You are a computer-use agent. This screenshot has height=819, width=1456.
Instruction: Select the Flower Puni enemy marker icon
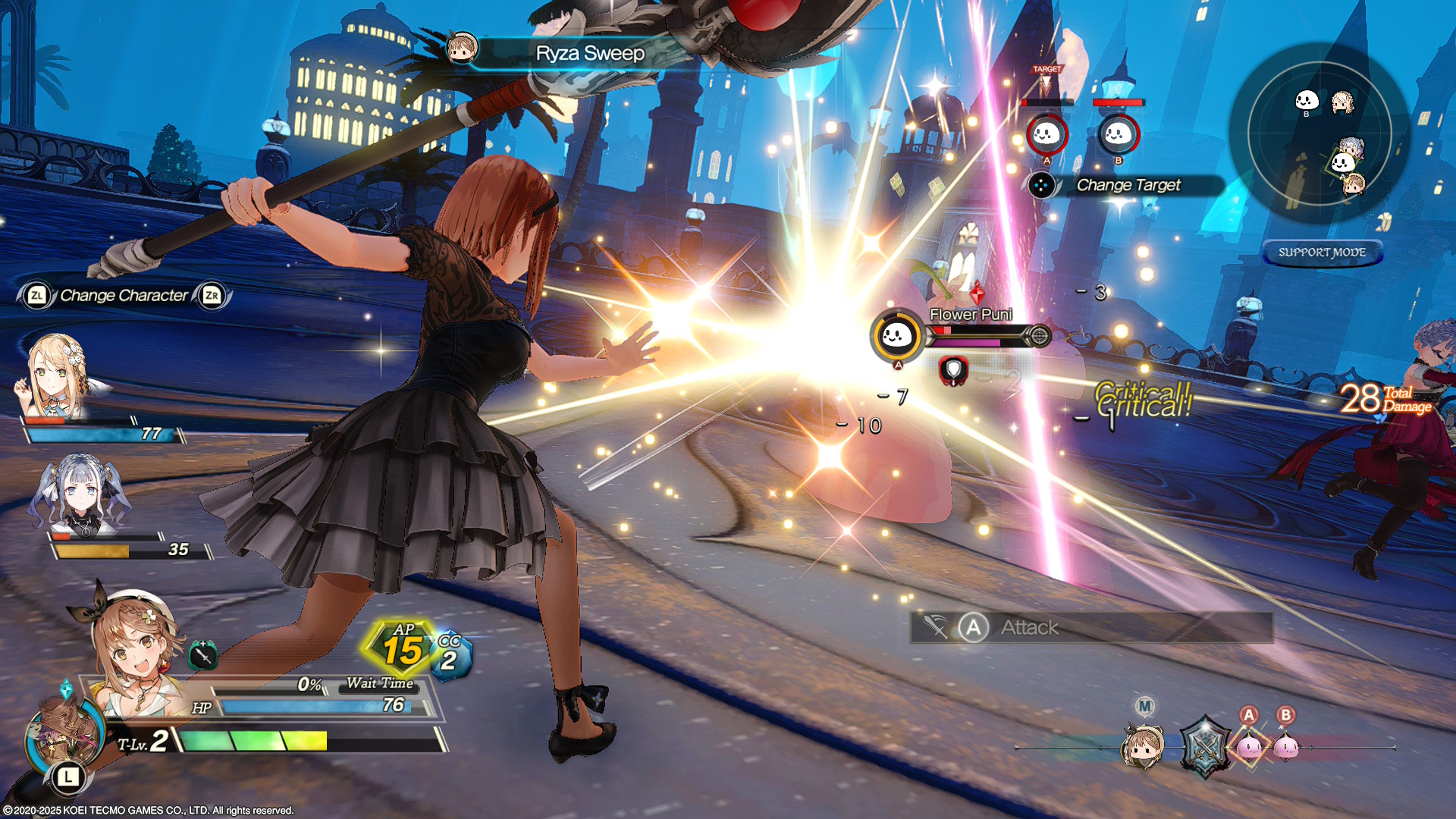[897, 335]
